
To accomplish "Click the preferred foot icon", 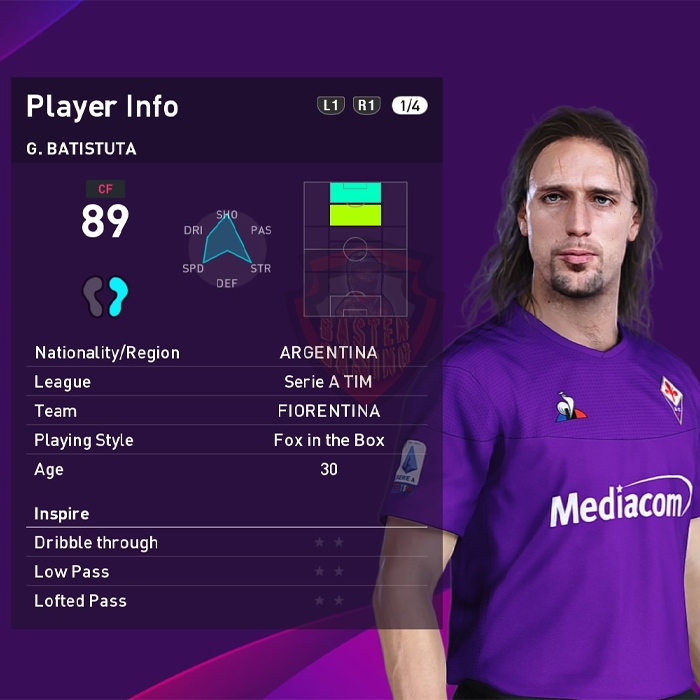I will tap(106, 297).
